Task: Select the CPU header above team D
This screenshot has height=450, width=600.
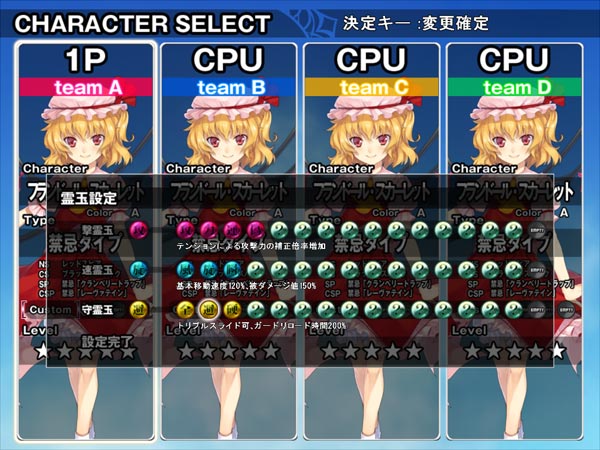Action: pos(515,60)
